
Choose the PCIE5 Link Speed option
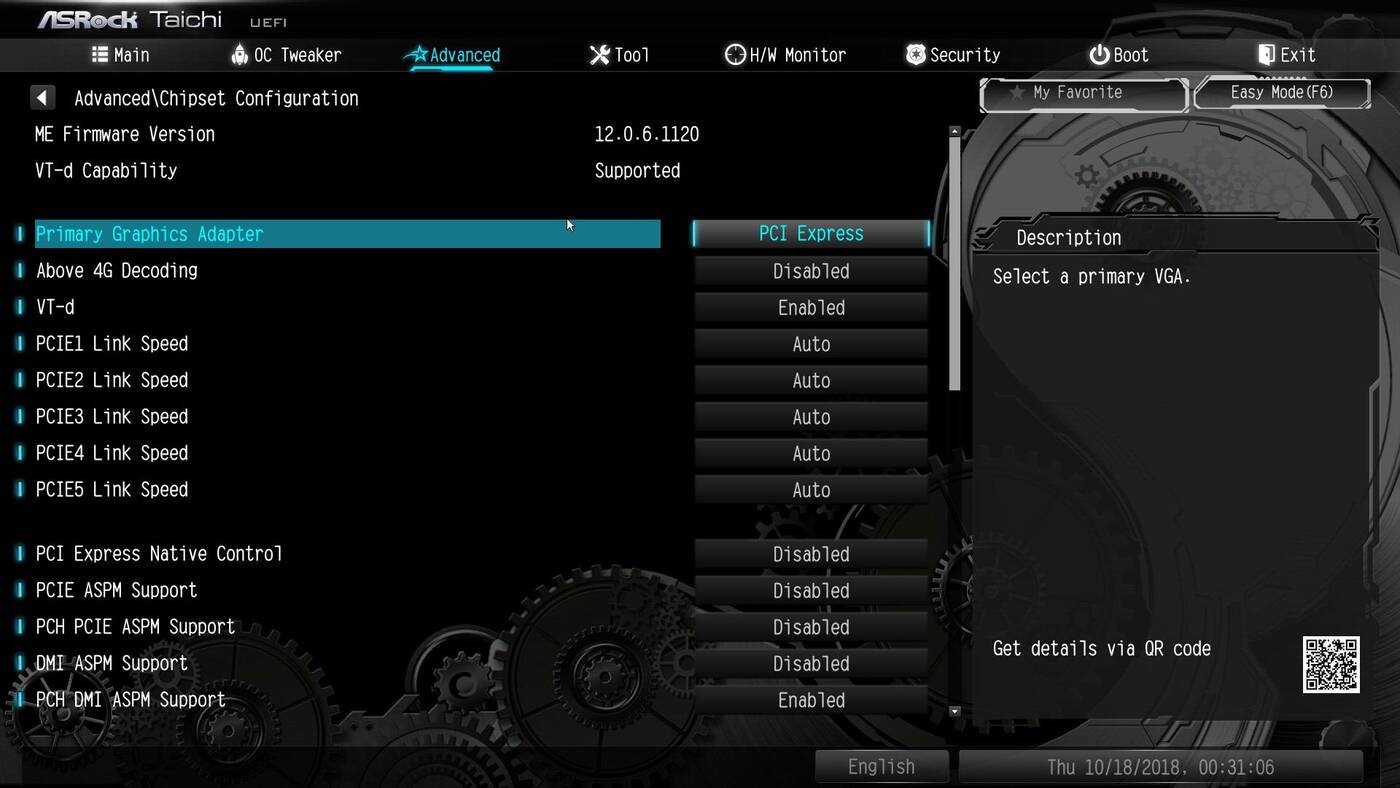tap(811, 490)
